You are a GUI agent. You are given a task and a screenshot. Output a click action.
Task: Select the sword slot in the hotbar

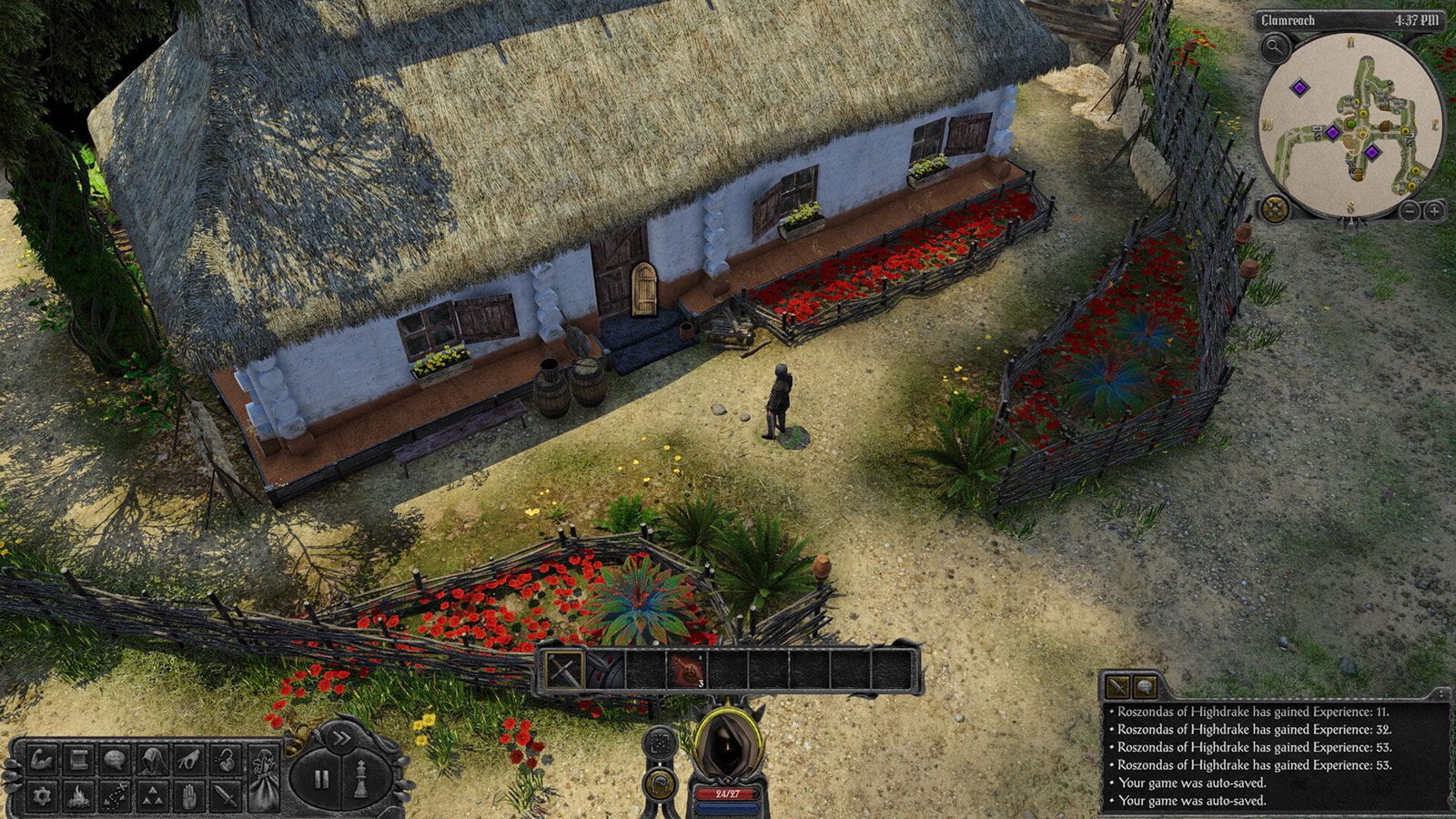click(564, 672)
